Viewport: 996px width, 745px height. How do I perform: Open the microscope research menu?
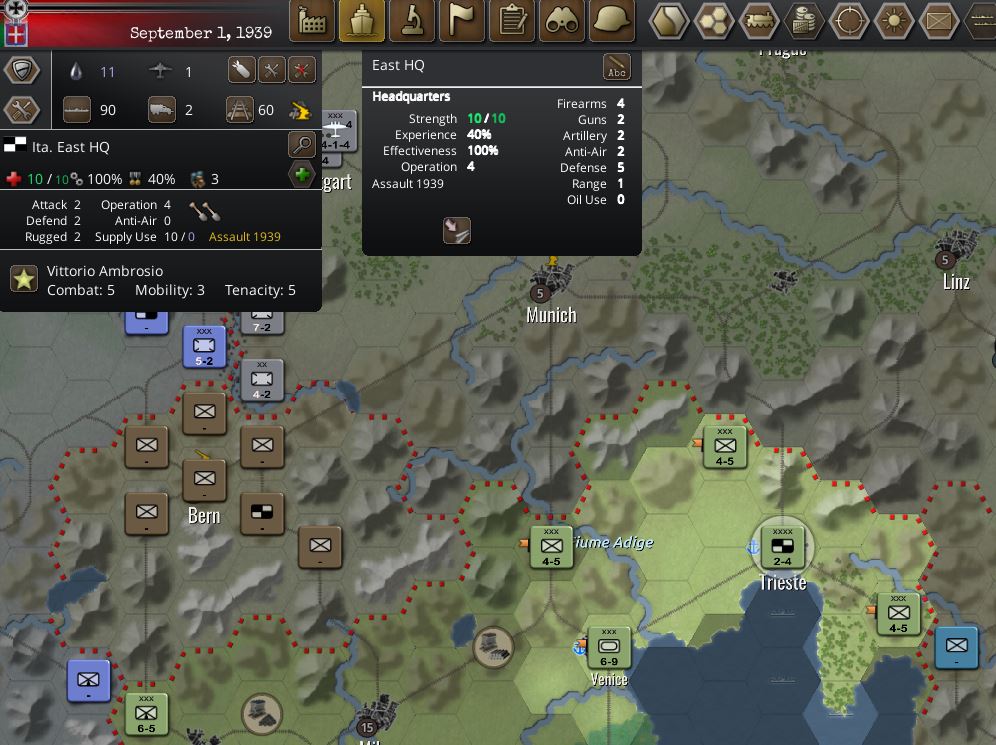pyautogui.click(x=412, y=21)
